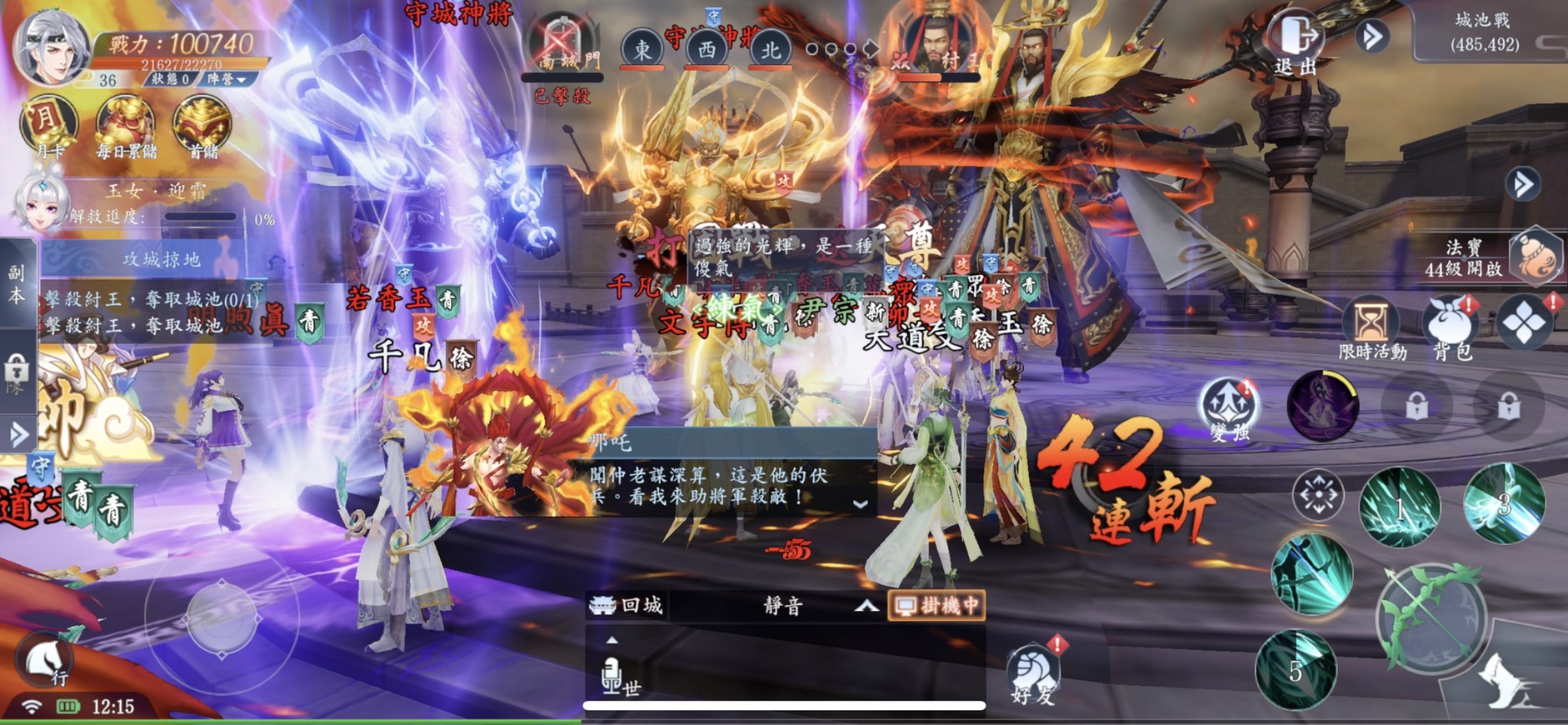Switch to the 副本 dungeon tab
The image size is (1568, 725).
[17, 283]
